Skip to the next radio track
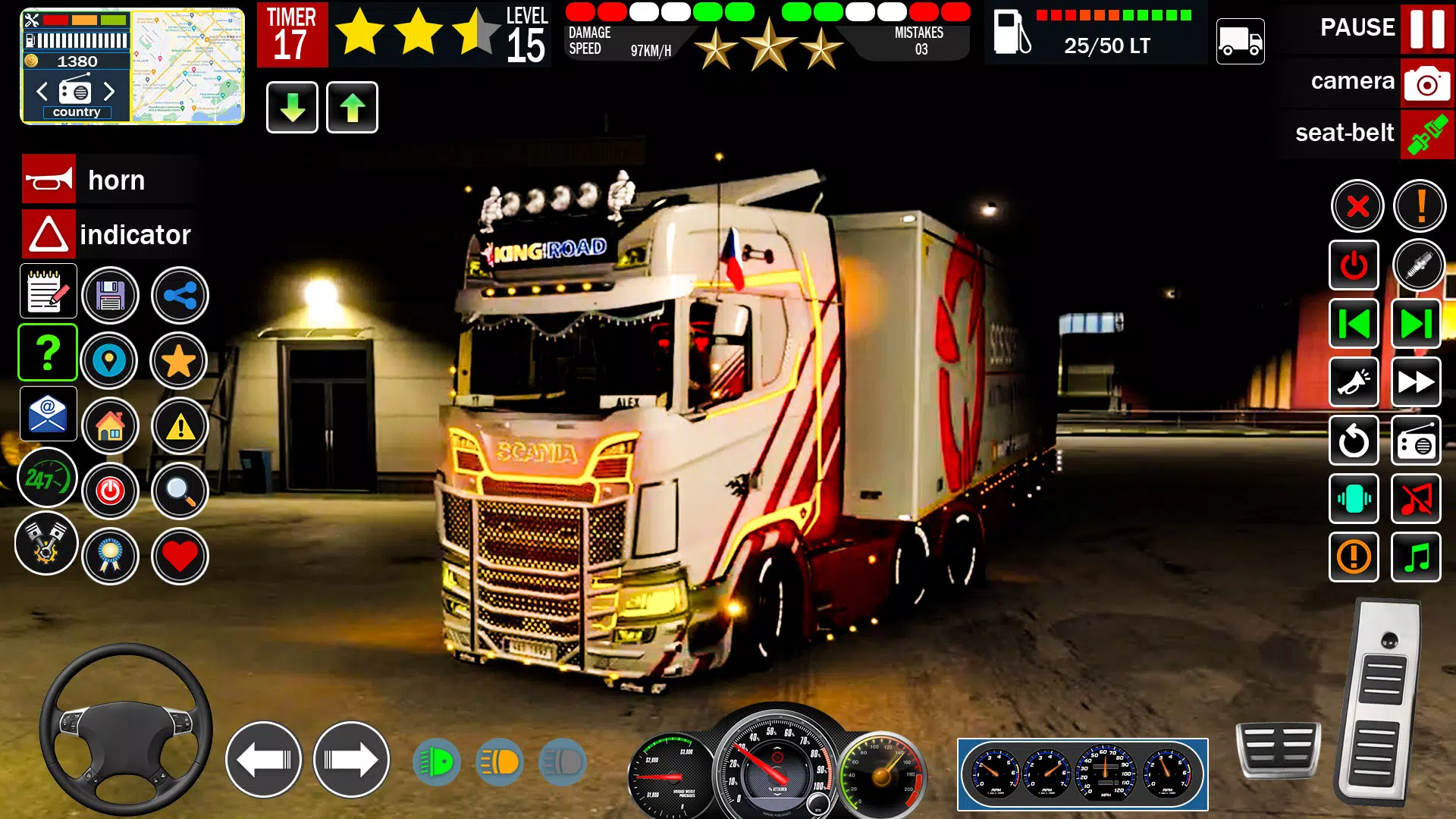The width and height of the screenshot is (1456, 819). pyautogui.click(x=1416, y=324)
